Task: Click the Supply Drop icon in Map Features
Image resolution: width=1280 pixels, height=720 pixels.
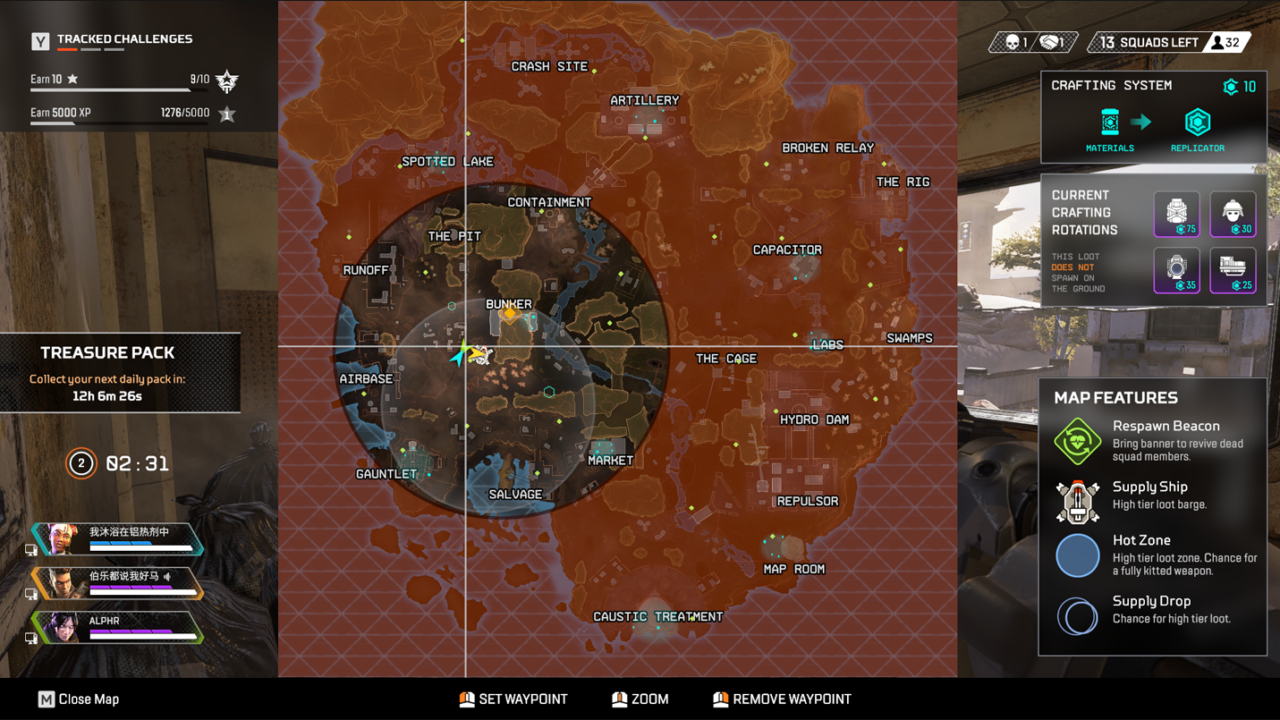Action: (1077, 616)
